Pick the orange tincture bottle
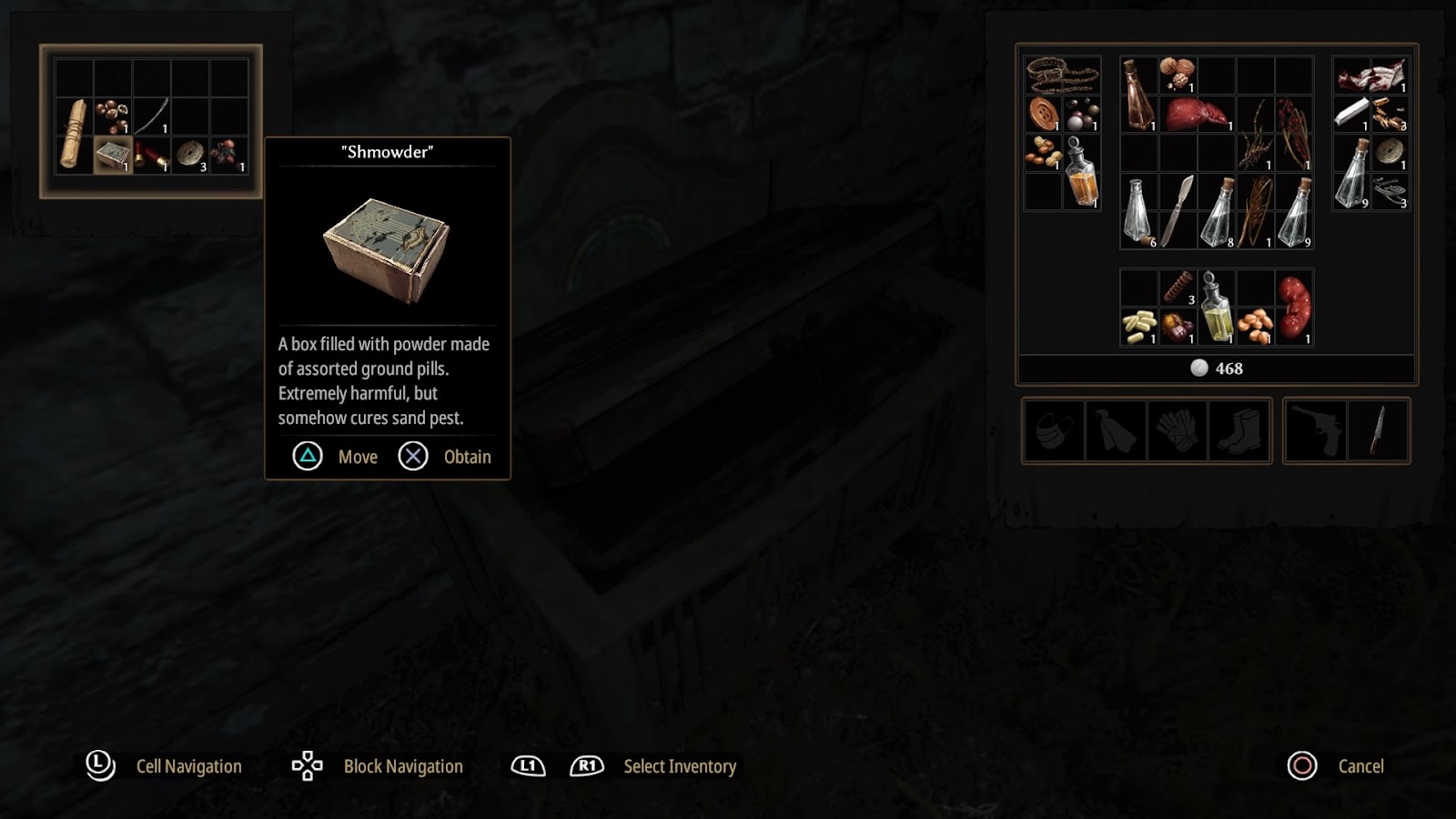This screenshot has height=819, width=1456. click(1081, 173)
